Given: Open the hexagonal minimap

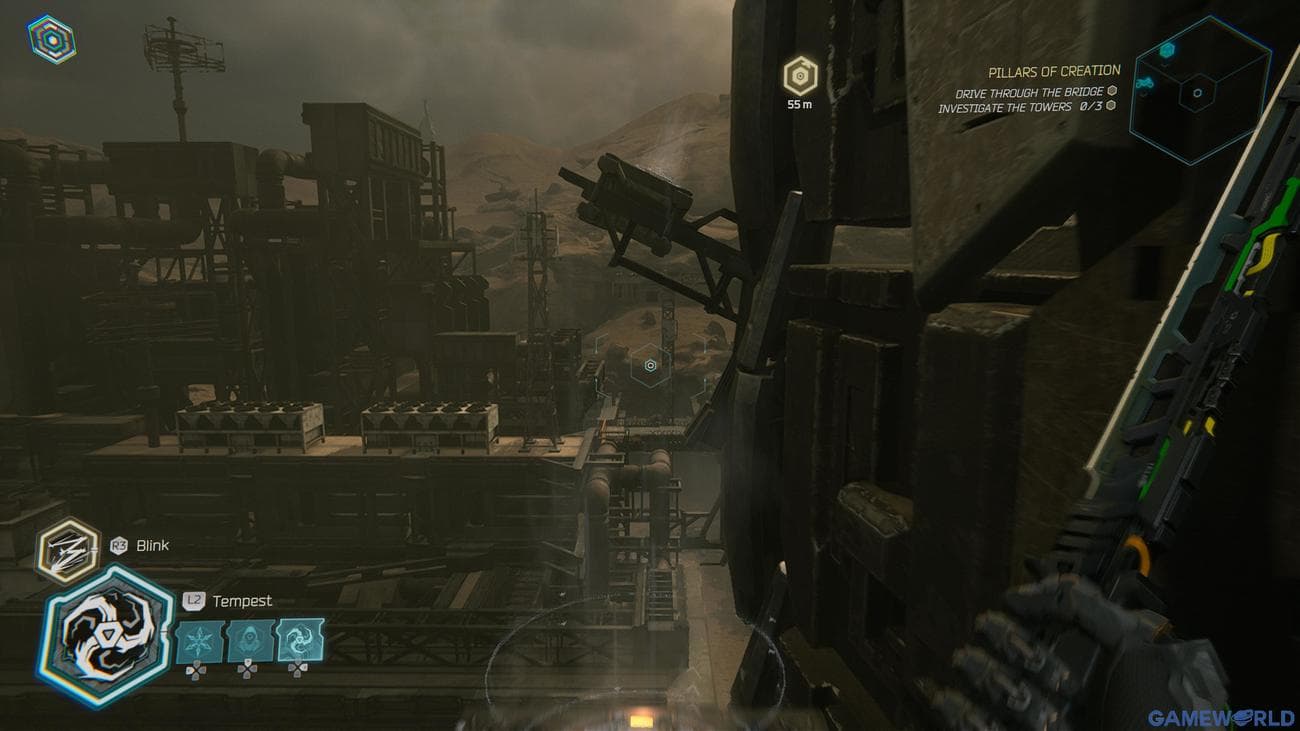Looking at the screenshot, I should (1199, 91).
